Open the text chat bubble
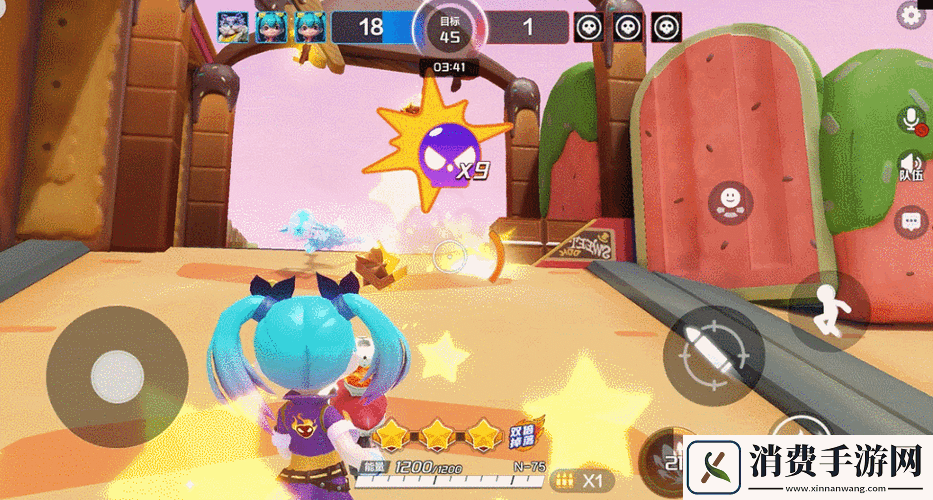The width and height of the screenshot is (933, 500). tap(911, 221)
